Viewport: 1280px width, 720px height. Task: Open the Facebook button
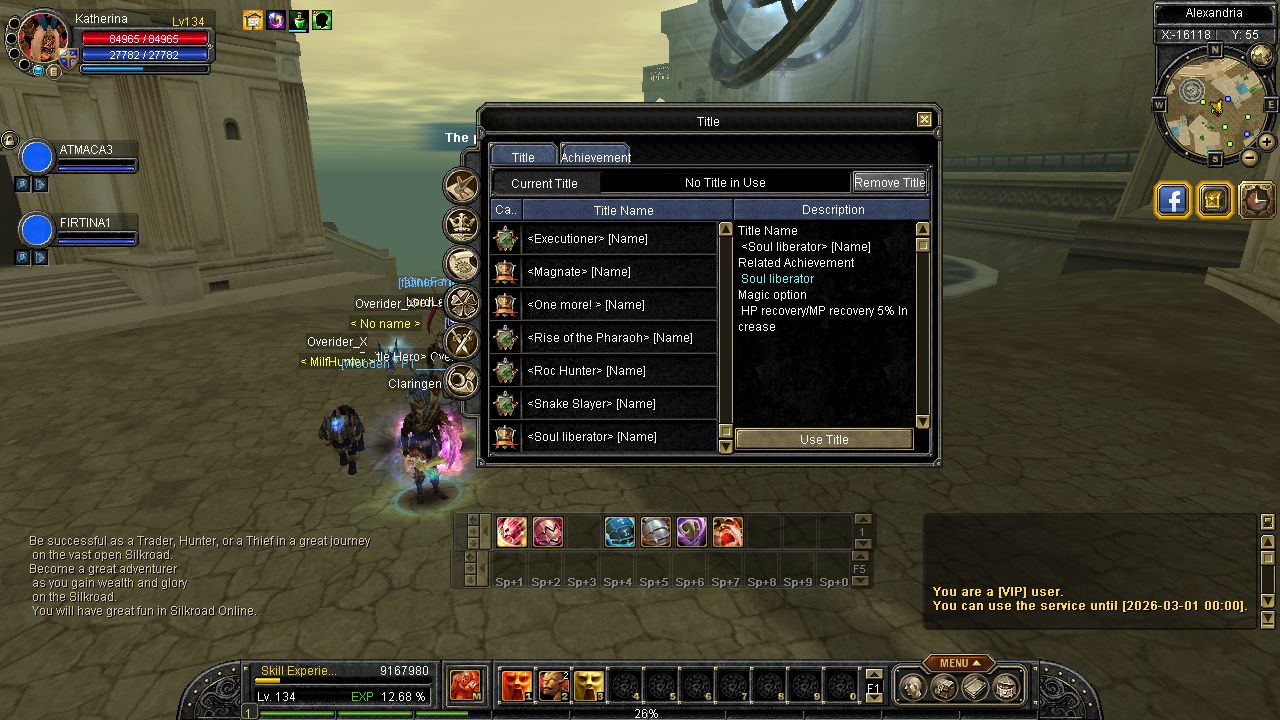1172,200
